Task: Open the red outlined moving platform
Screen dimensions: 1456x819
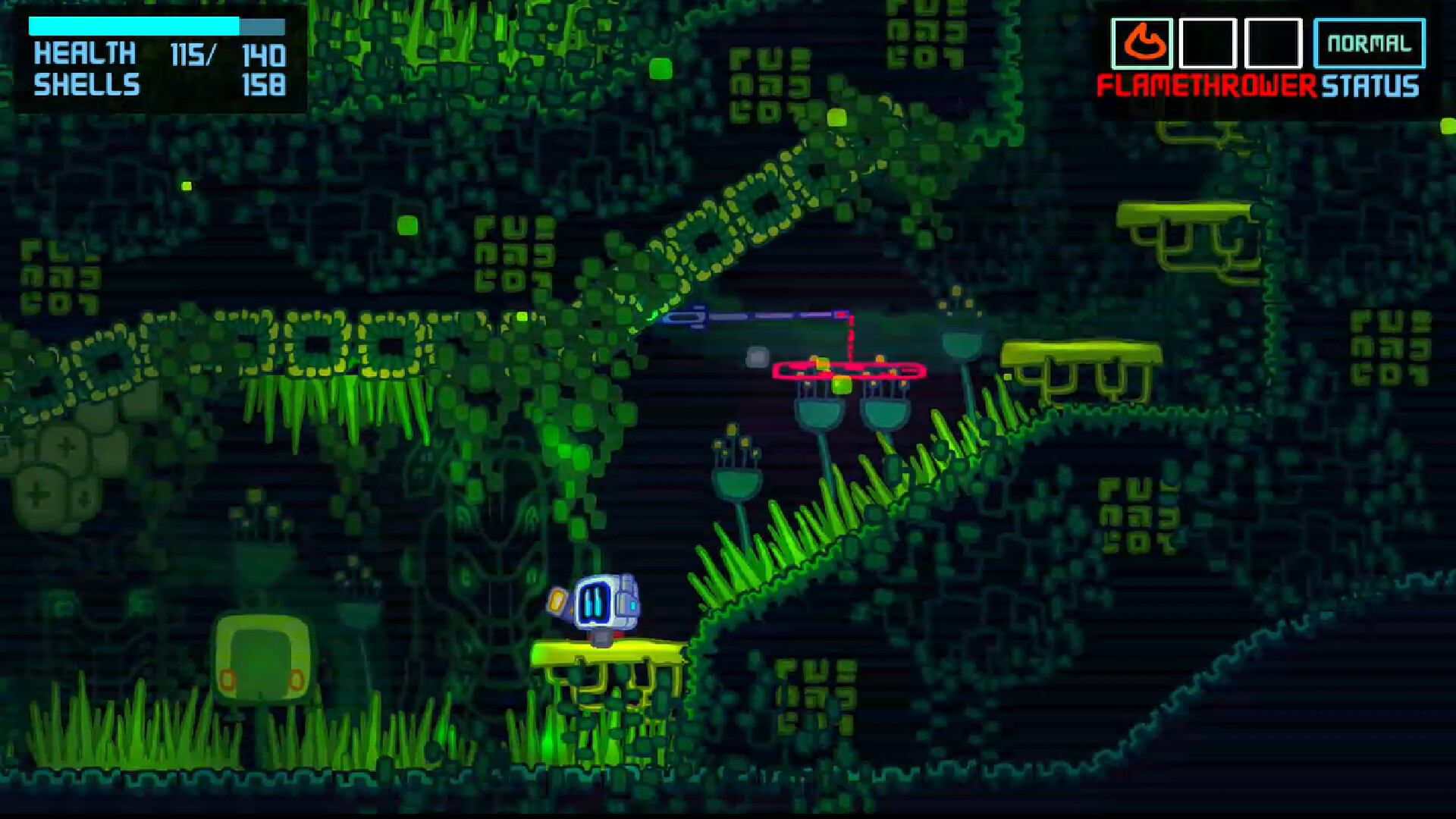Action: click(x=849, y=370)
